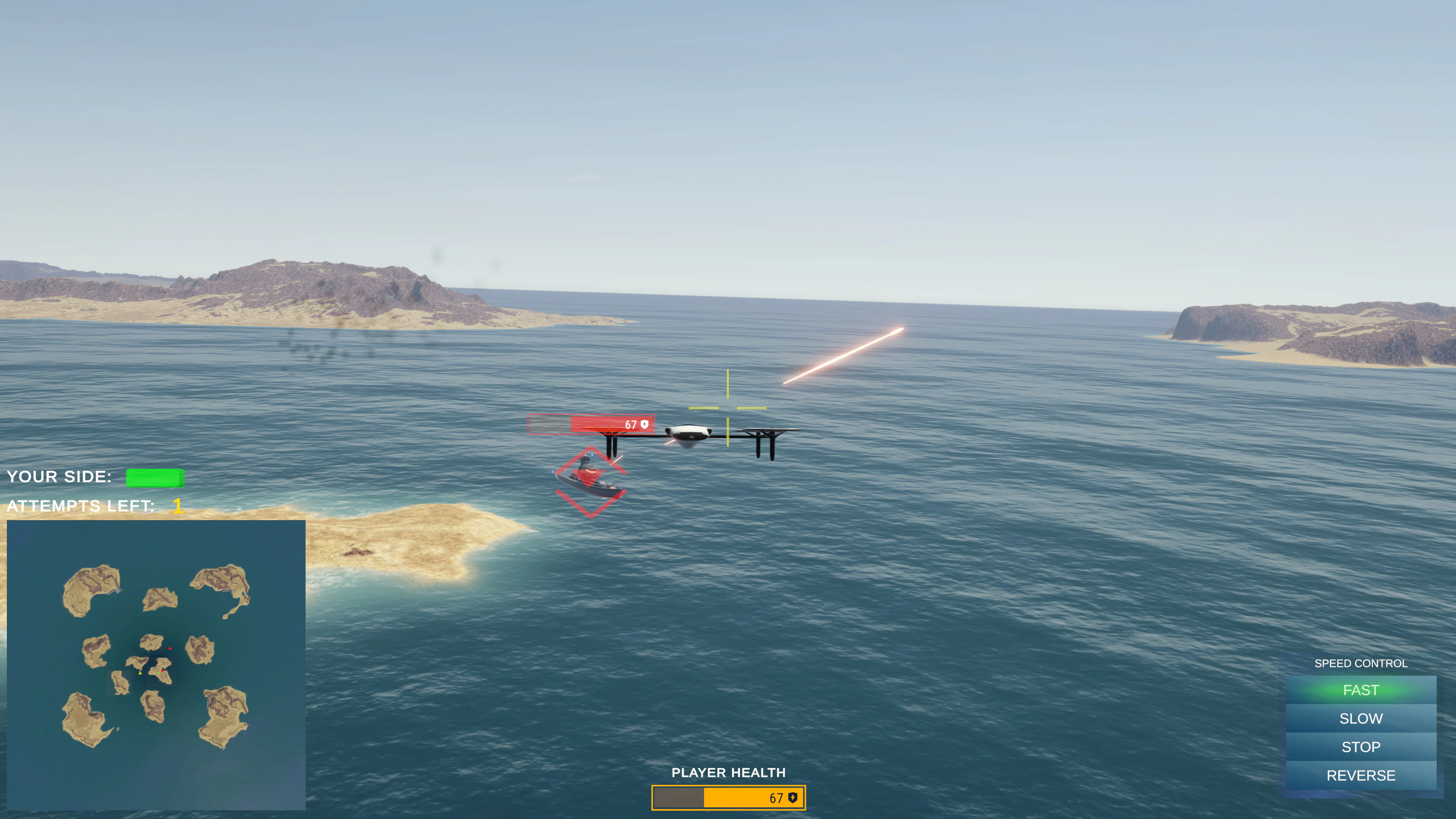This screenshot has width=1456, height=819.
Task: Click the green arrow marker on the central minimap island
Action: click(x=159, y=674)
